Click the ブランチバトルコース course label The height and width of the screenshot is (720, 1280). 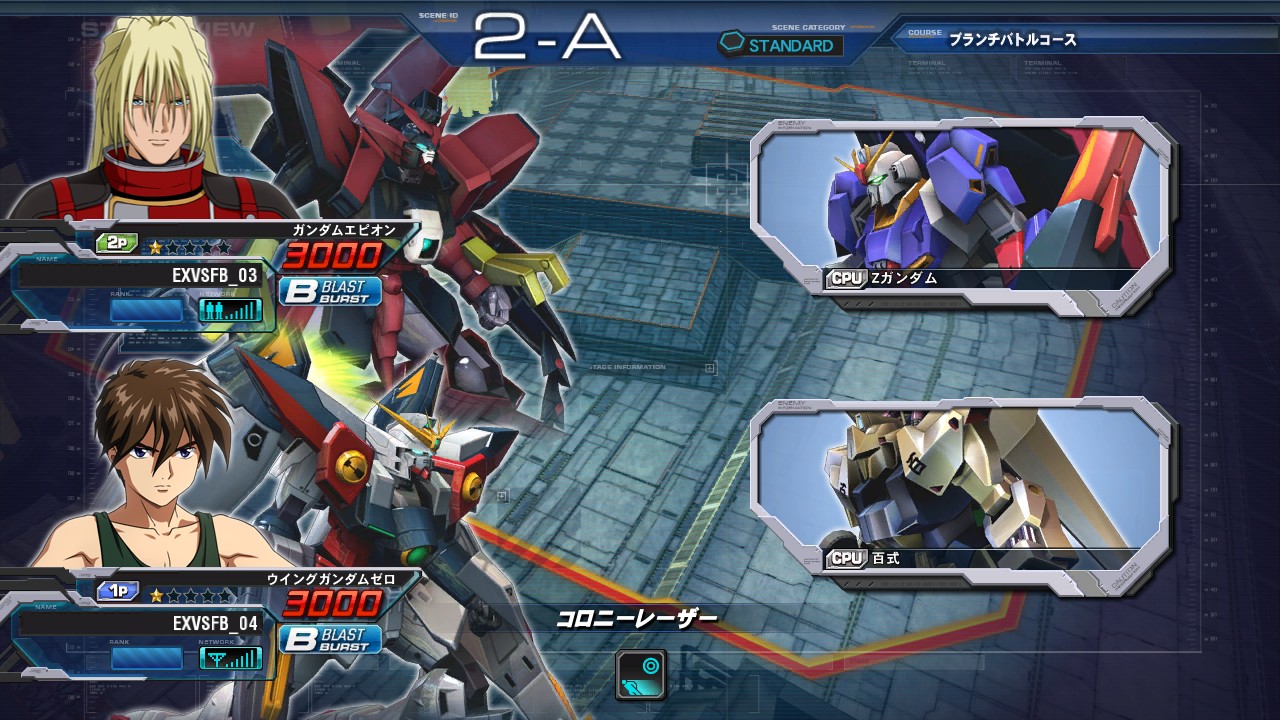[1012, 40]
